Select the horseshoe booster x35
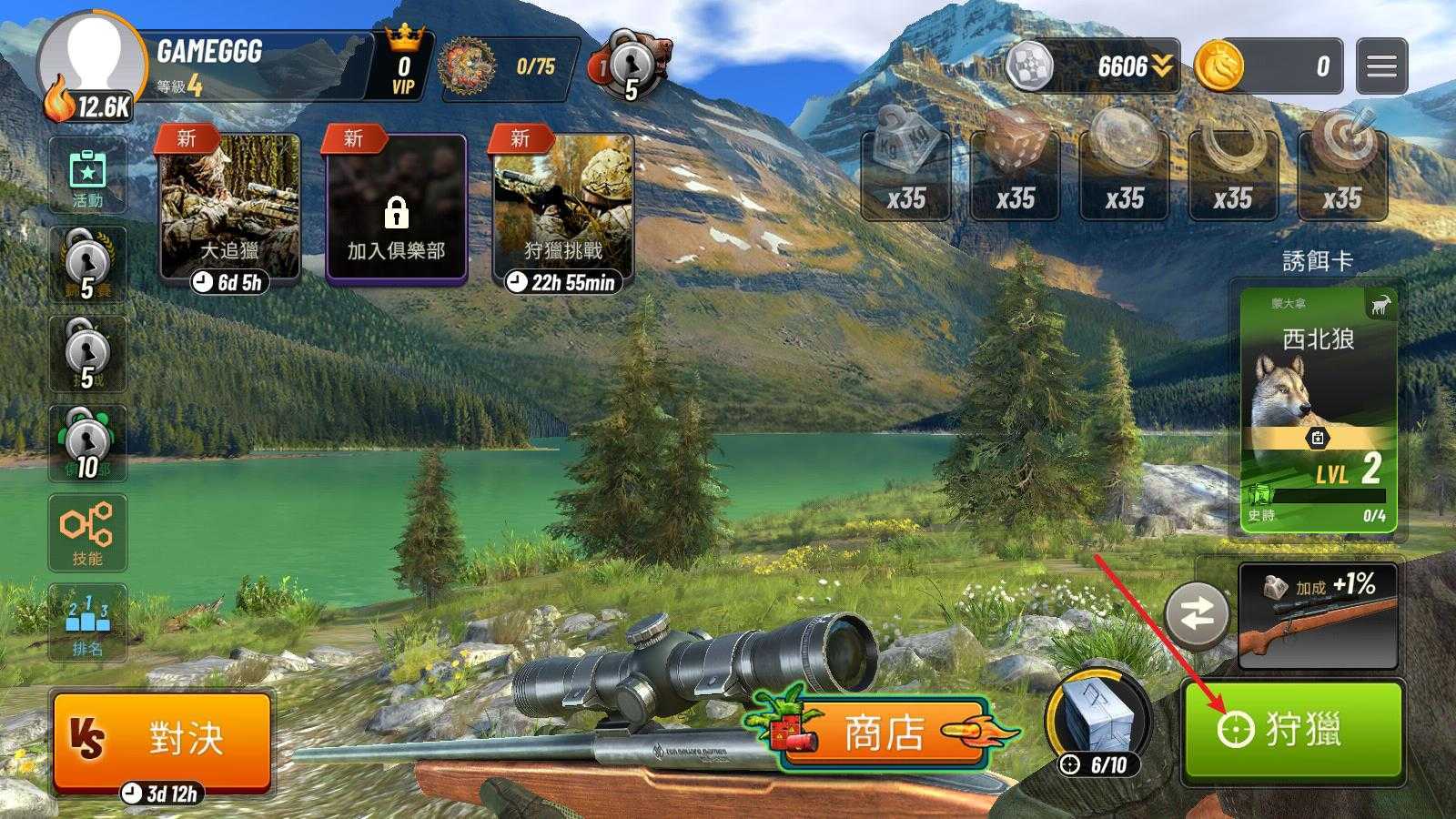 pyautogui.click(x=1233, y=173)
